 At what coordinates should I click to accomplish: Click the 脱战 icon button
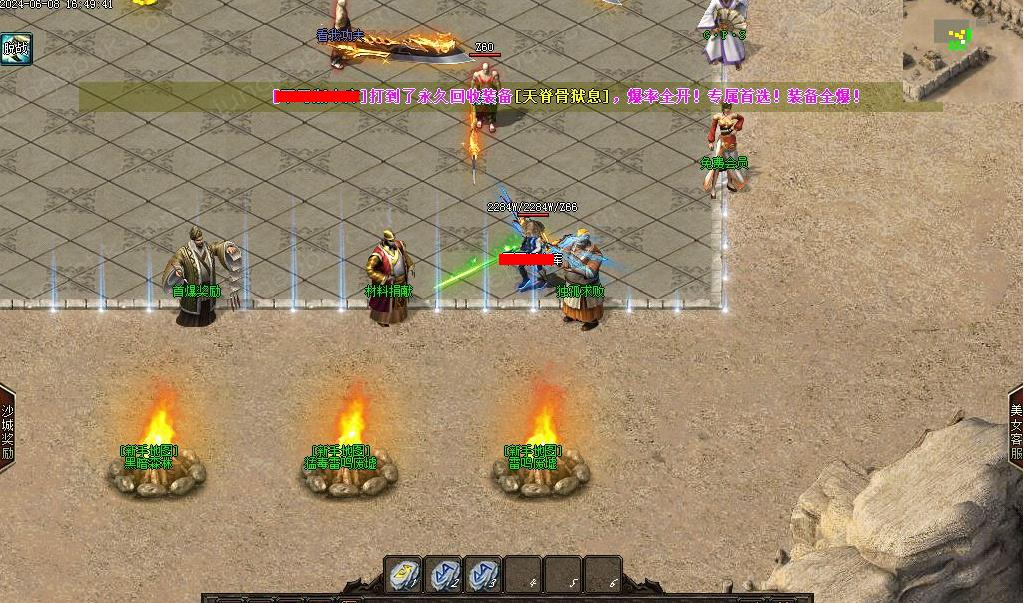pos(16,48)
